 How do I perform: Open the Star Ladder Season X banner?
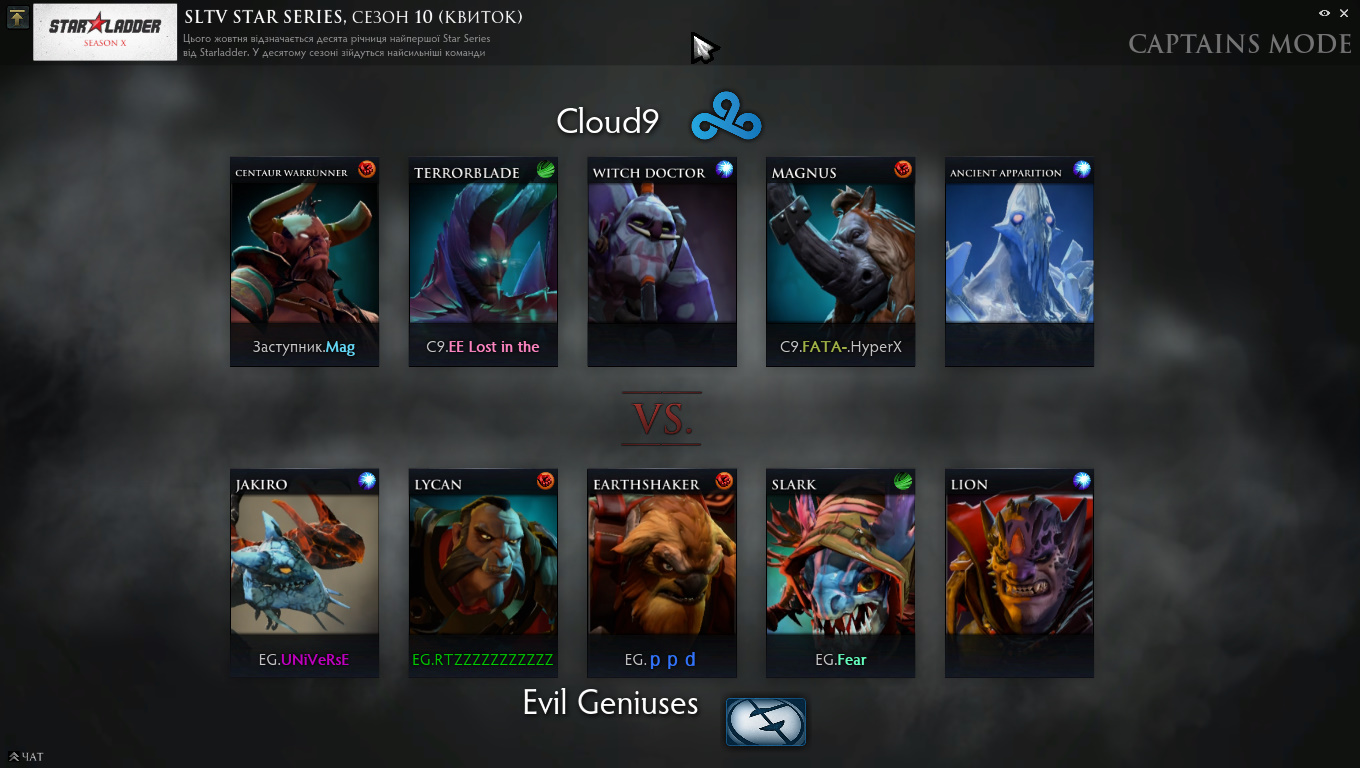[105, 32]
